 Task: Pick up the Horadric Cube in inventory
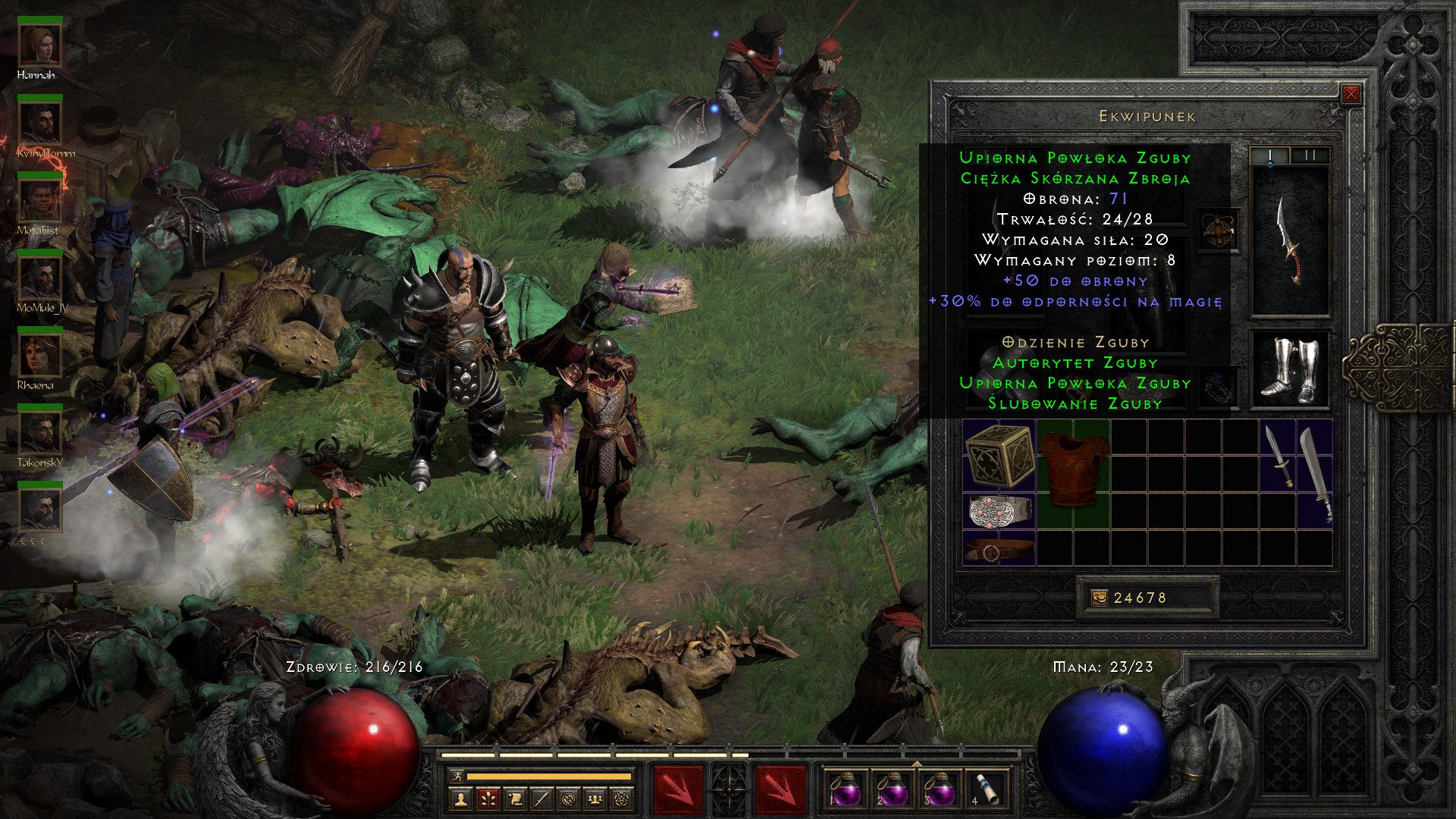[x=999, y=455]
